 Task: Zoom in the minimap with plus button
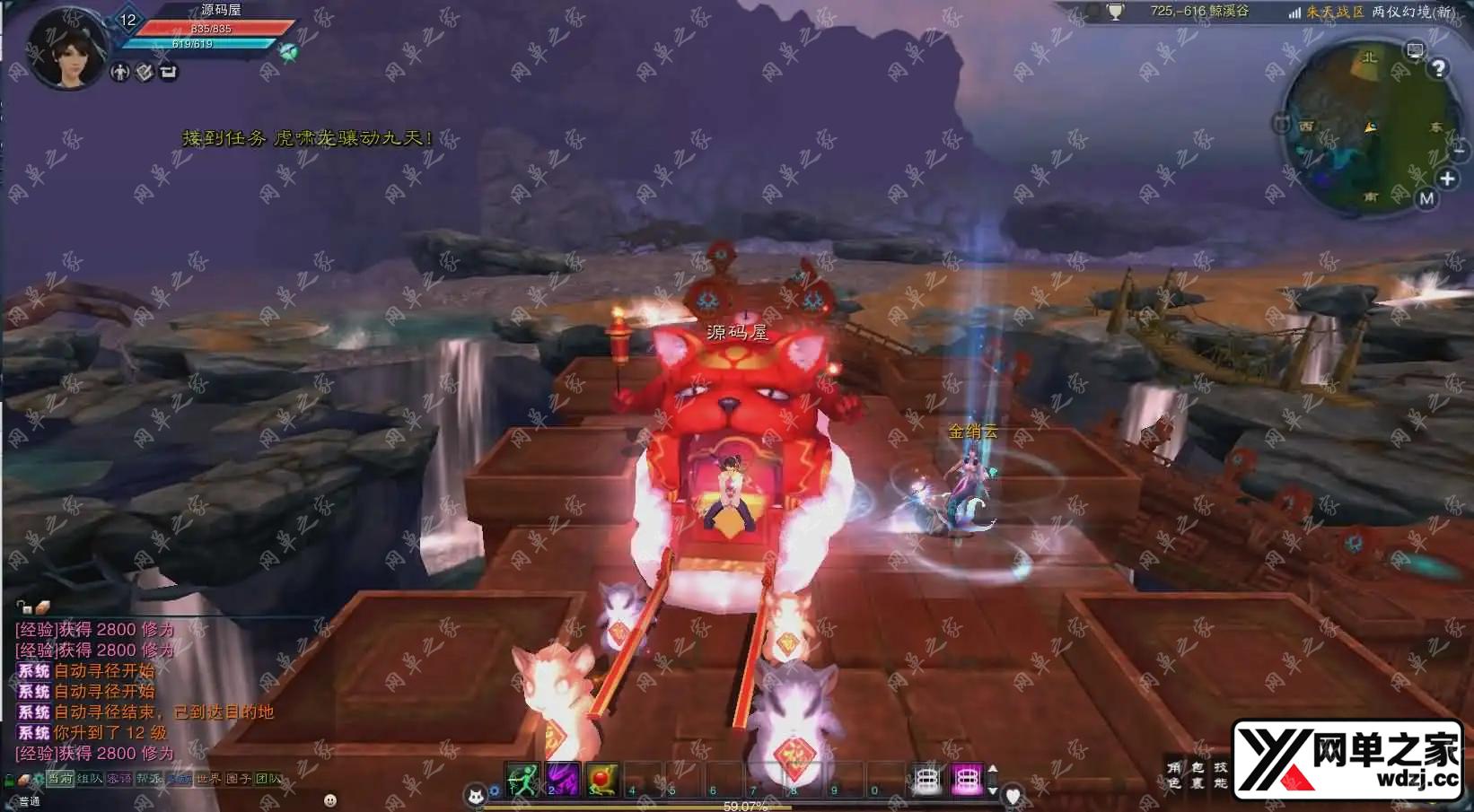(1447, 179)
